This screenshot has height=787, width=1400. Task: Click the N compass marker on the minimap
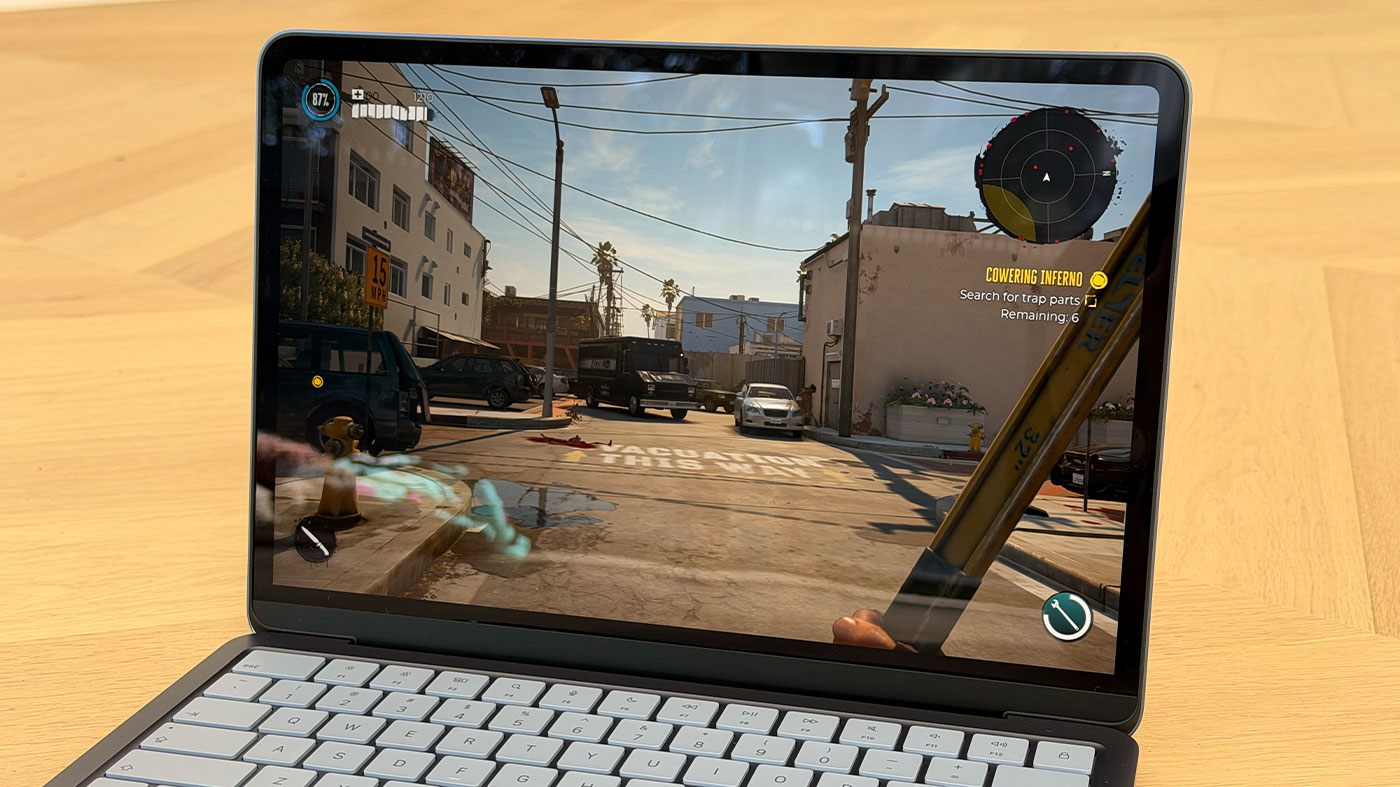click(1106, 173)
